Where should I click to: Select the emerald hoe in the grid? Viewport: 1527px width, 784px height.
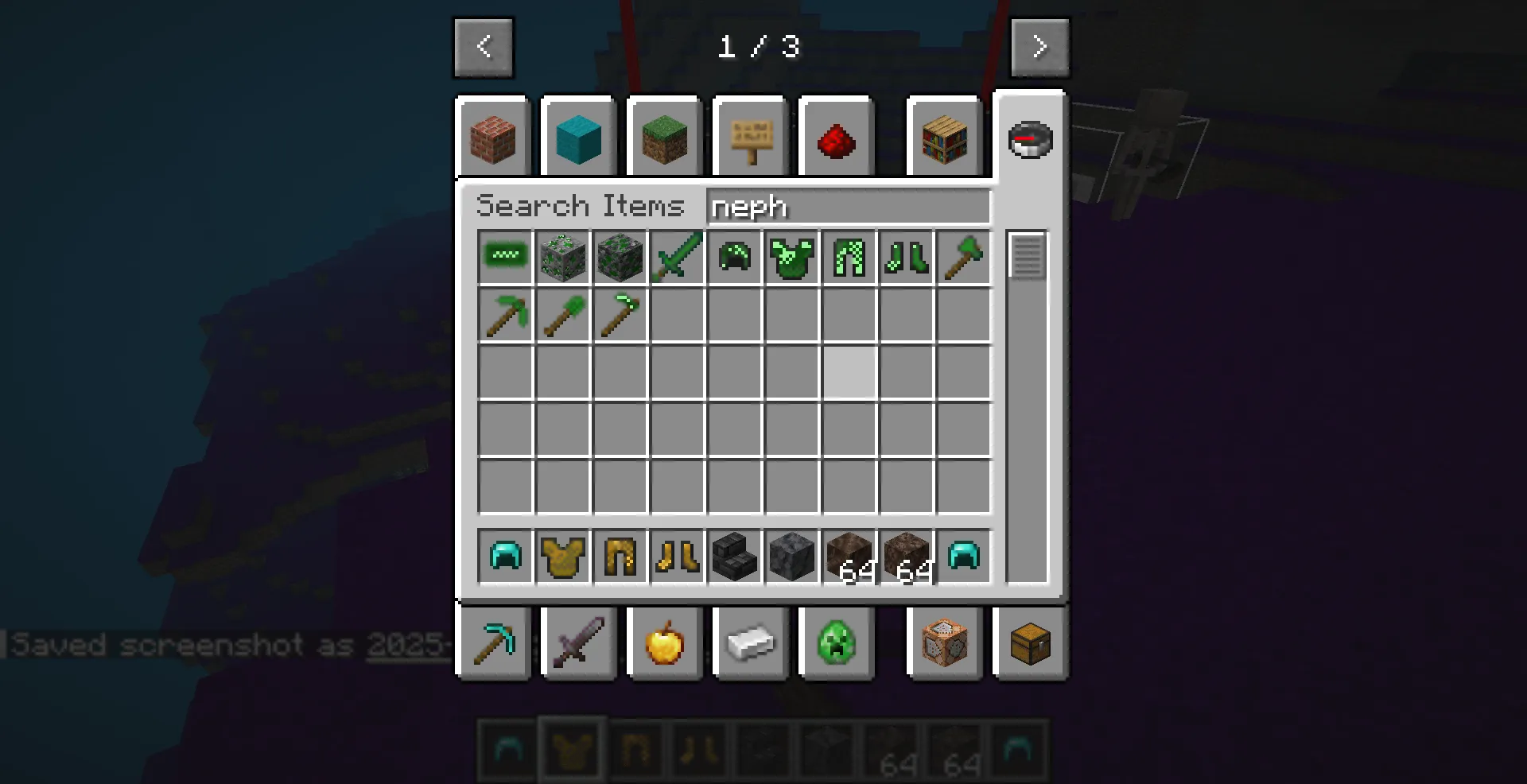(620, 314)
